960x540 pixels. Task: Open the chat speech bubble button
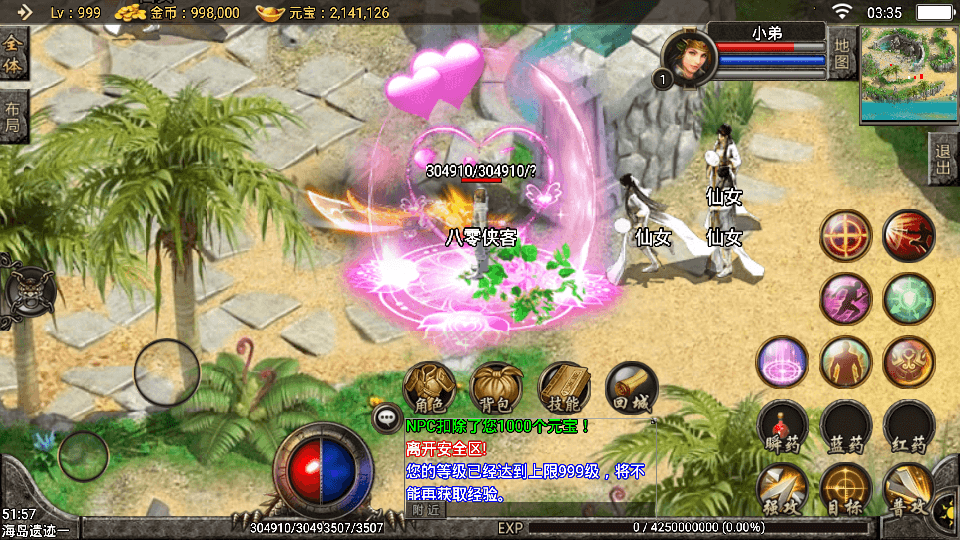tap(386, 418)
